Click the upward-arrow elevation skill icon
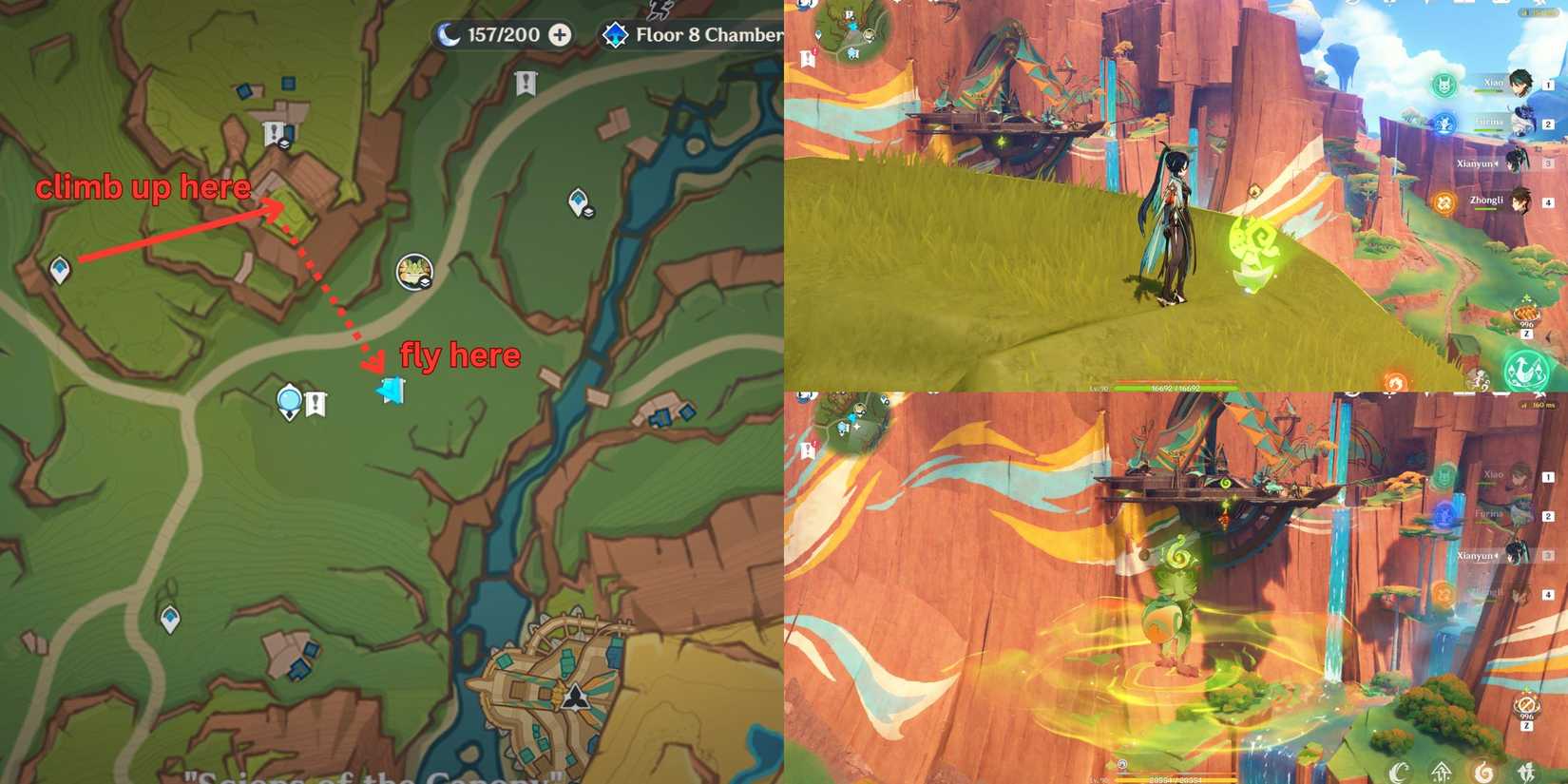Screen dimensions: 1568x784 1442,772
